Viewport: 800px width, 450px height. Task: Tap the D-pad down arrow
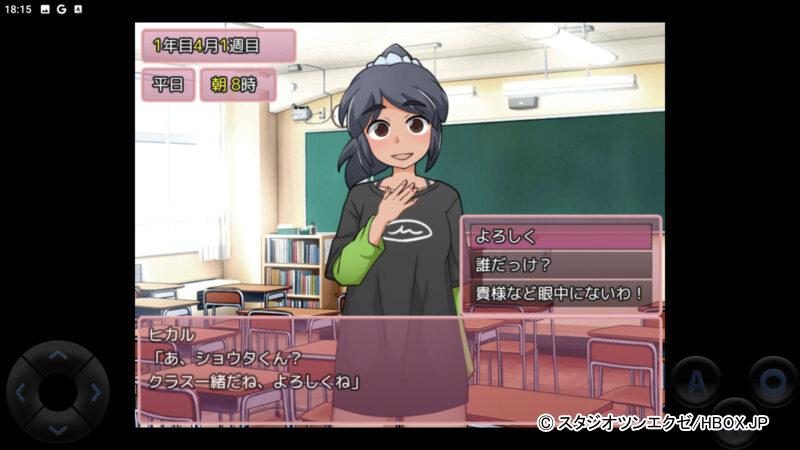tap(57, 429)
